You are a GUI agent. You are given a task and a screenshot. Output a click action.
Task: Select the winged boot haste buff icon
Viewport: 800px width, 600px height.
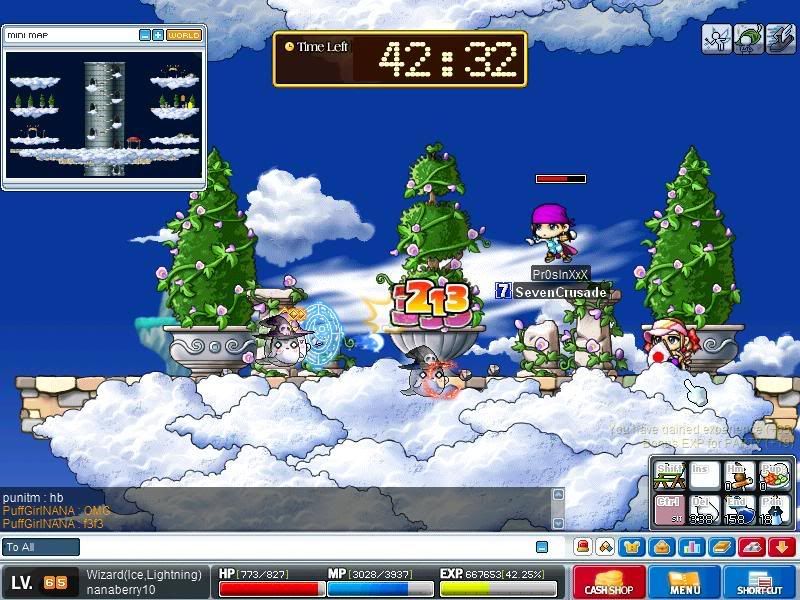(x=781, y=39)
